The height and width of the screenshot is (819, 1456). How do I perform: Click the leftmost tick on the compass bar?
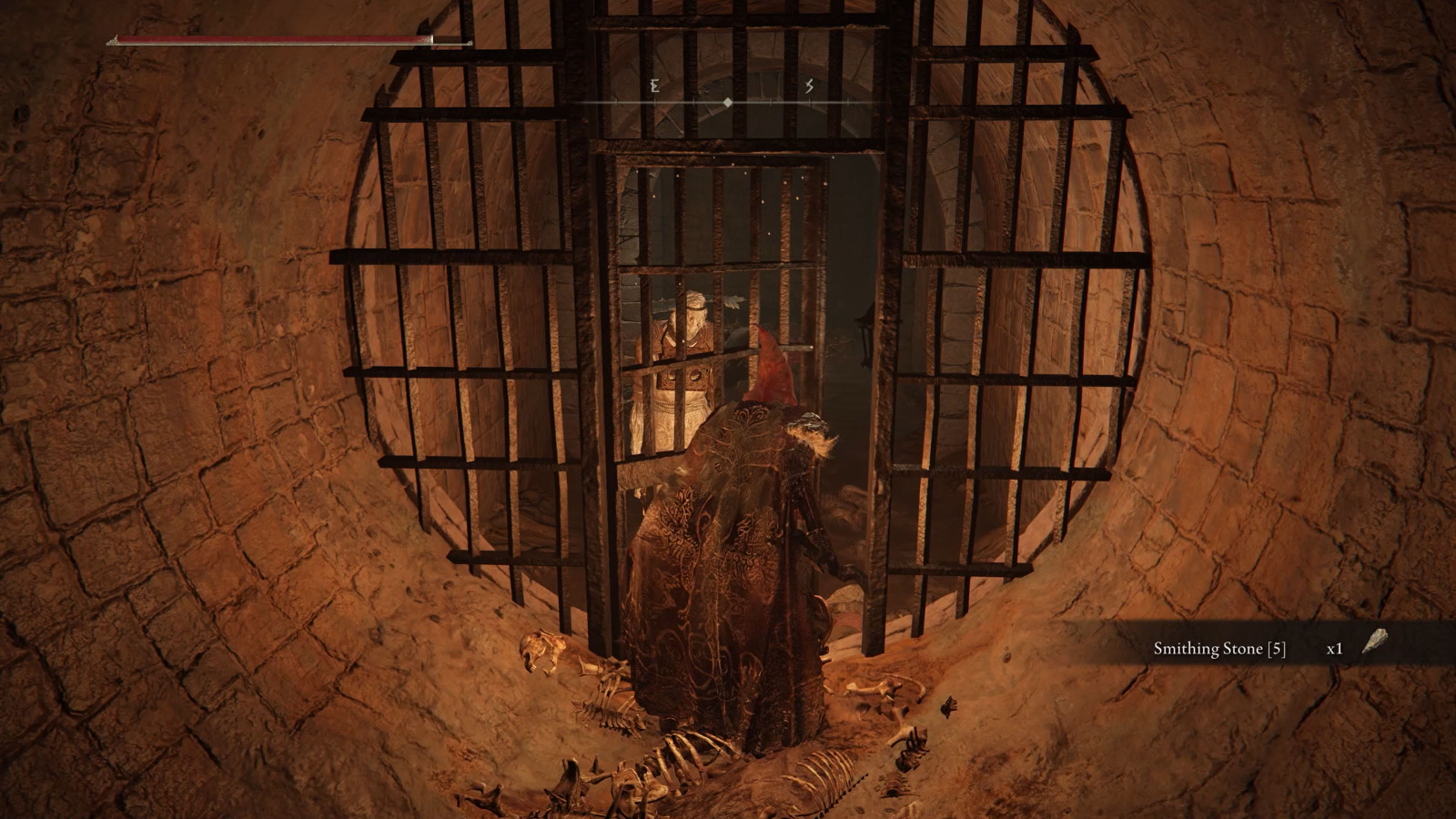[616, 102]
